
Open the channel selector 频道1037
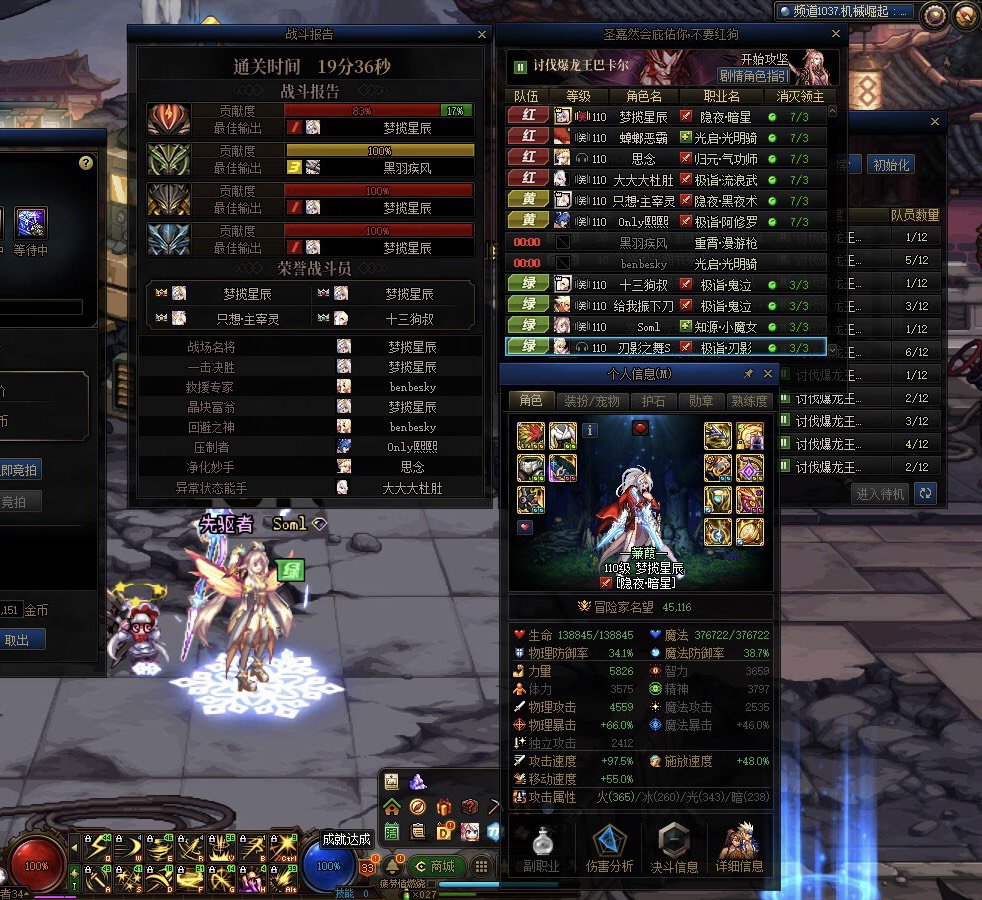pyautogui.click(x=845, y=12)
